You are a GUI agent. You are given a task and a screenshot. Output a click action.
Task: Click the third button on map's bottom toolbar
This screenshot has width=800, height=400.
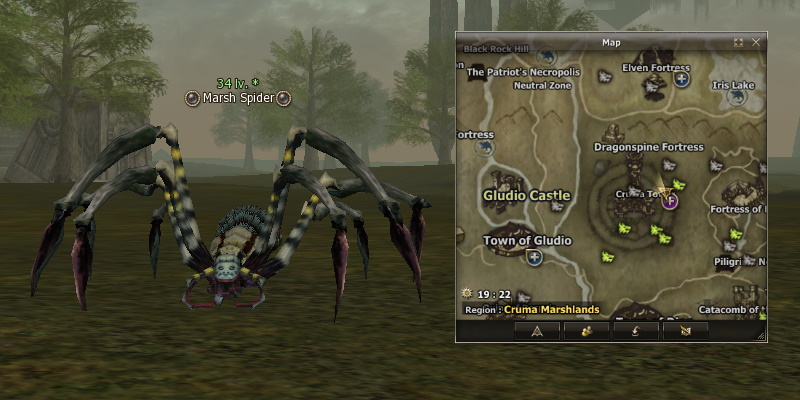(635, 331)
